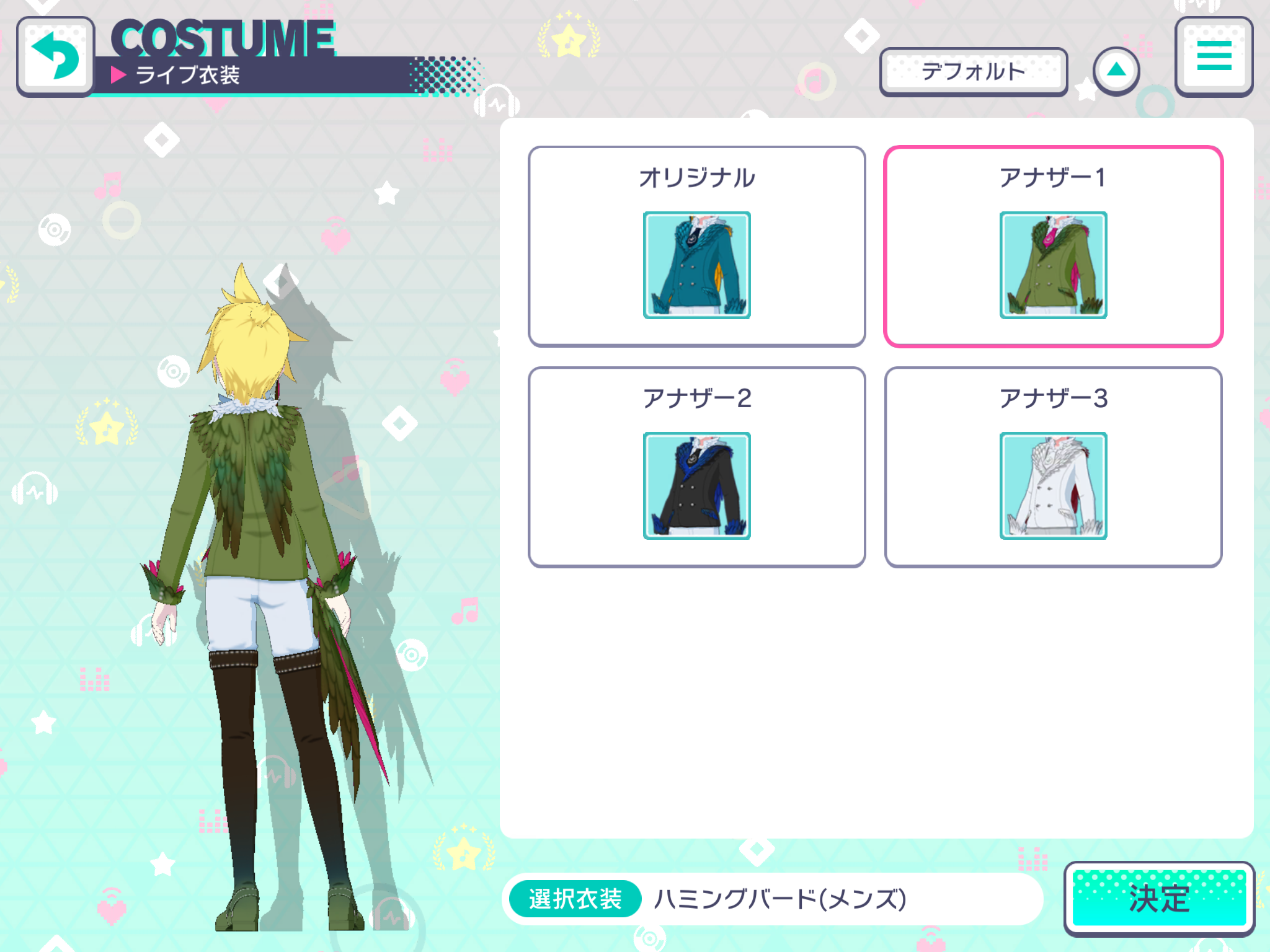The width and height of the screenshot is (1270, 952).
Task: Open the デフォルト preset selector
Action: [972, 71]
